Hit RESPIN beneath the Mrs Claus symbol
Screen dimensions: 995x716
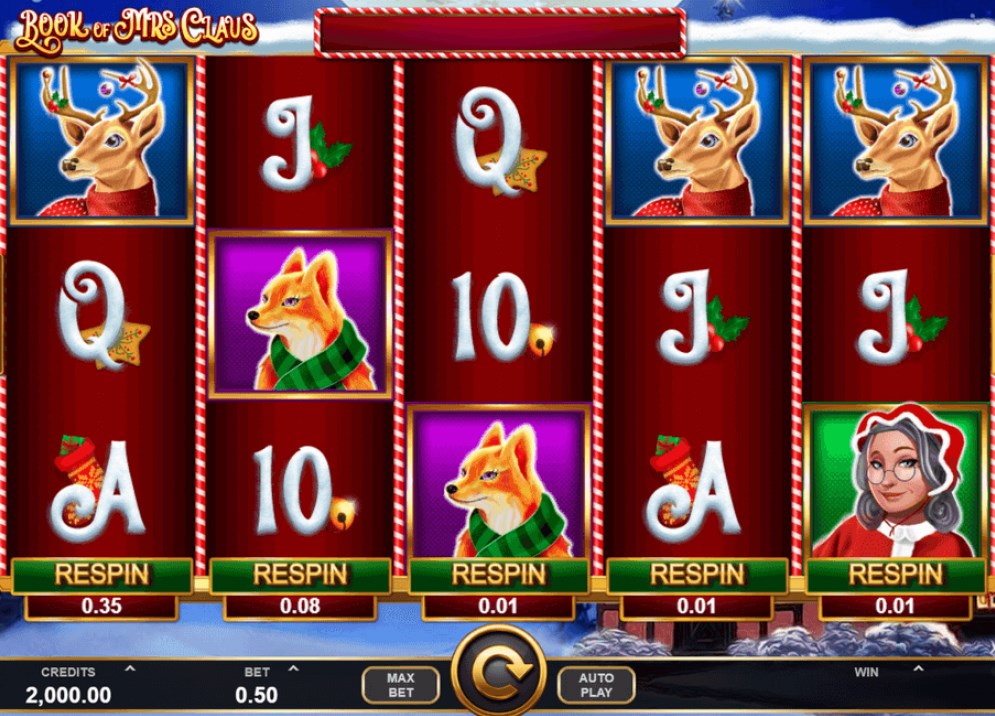894,575
